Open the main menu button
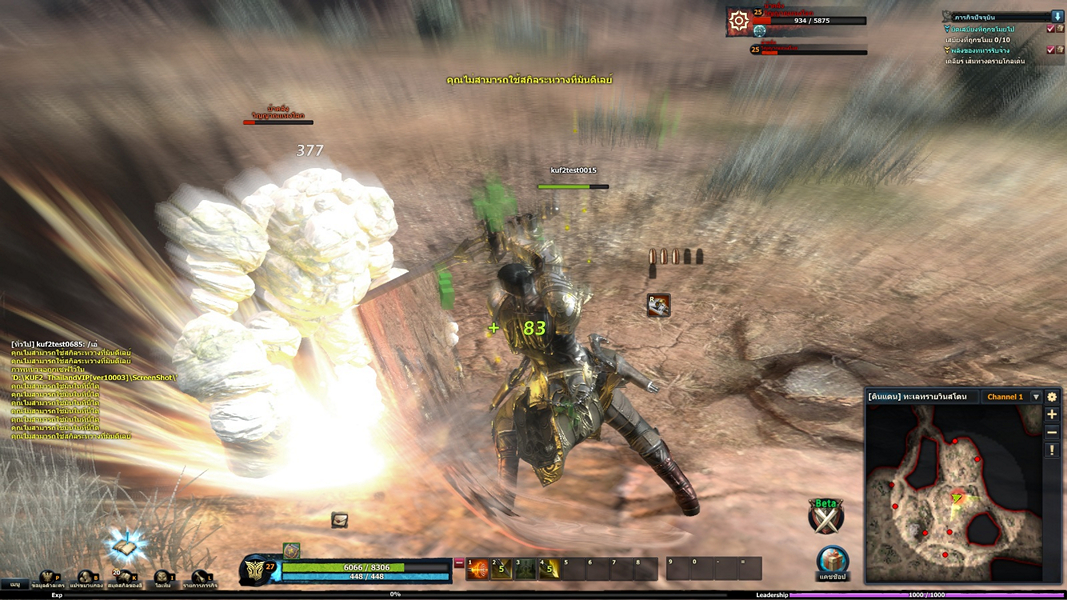1067x600 pixels. coord(14,584)
